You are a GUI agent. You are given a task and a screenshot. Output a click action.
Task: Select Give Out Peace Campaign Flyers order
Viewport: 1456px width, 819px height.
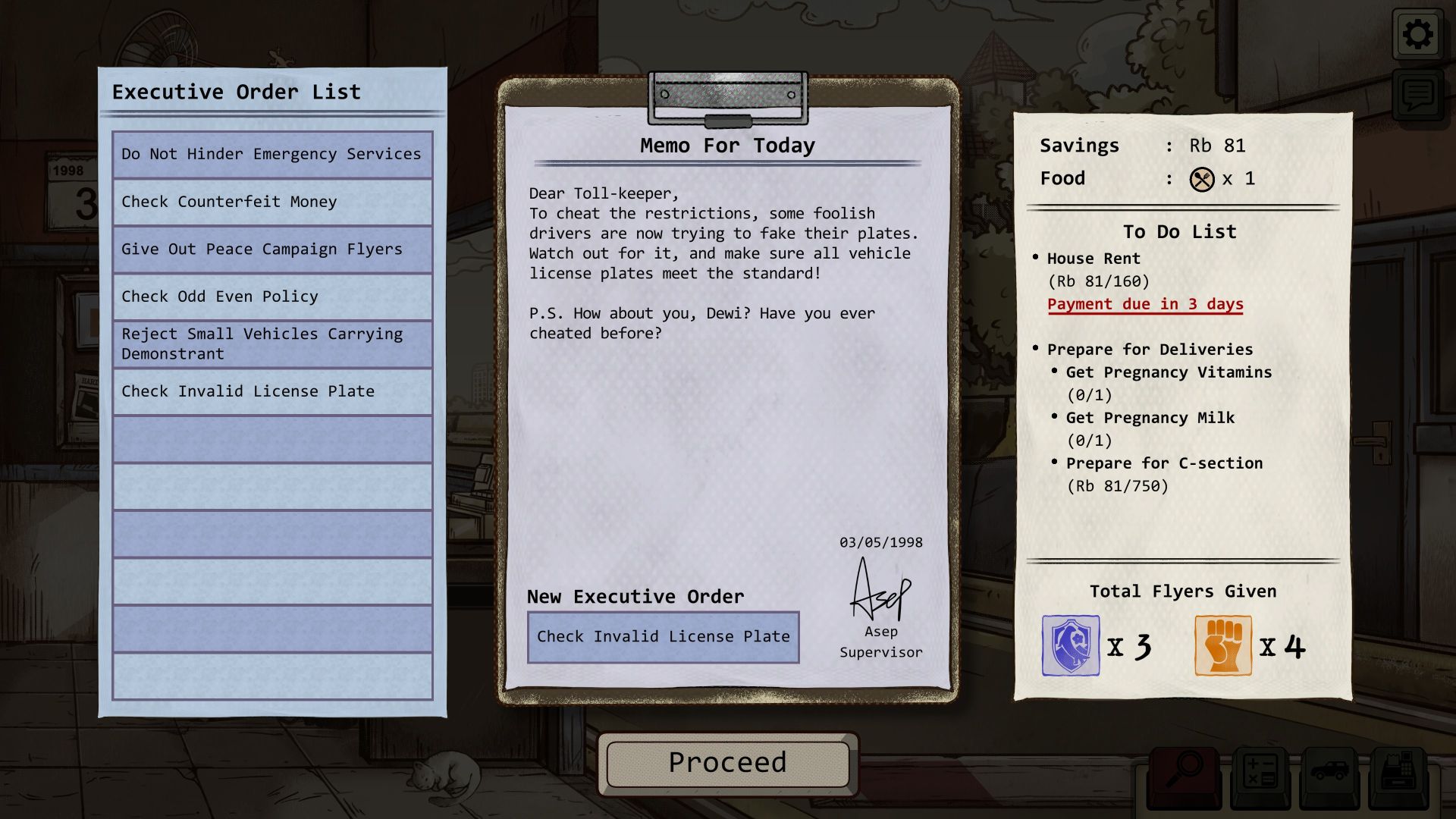pos(272,249)
